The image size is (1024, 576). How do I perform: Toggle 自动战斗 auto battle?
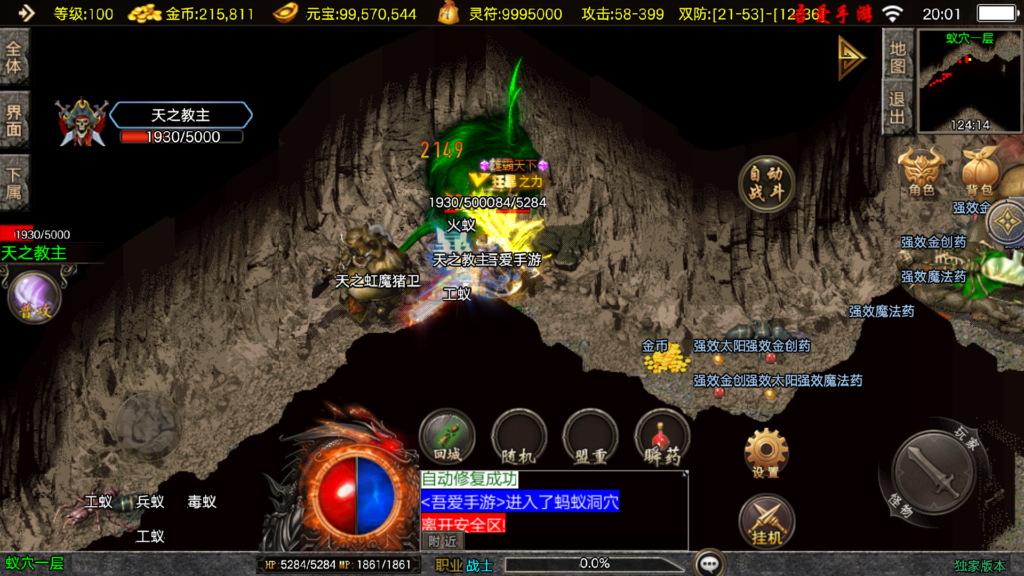click(x=766, y=184)
